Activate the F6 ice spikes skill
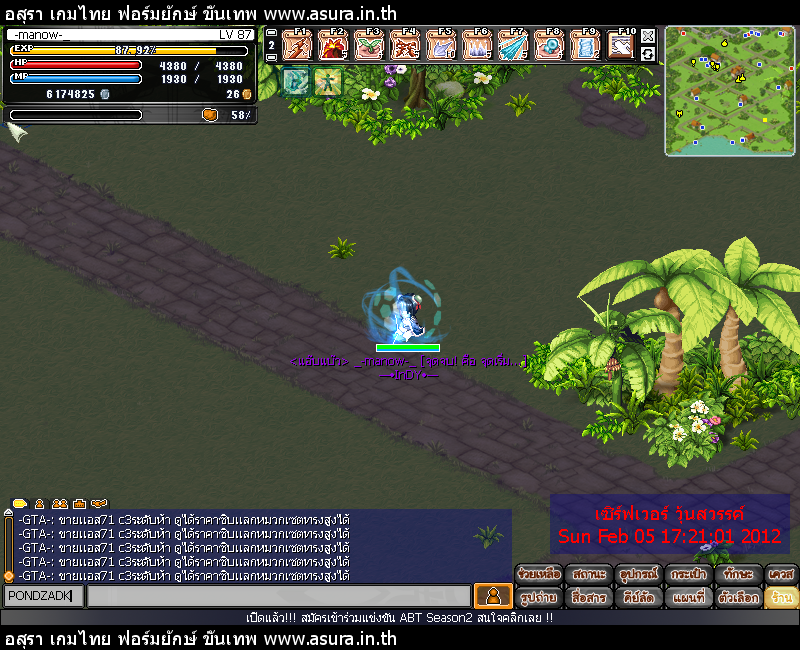Screen dimensions: 800x650 click(x=476, y=45)
